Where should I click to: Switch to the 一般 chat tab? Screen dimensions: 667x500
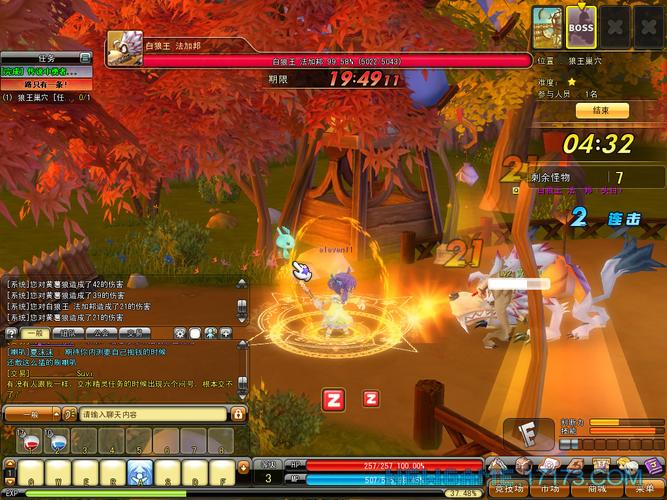34,332
